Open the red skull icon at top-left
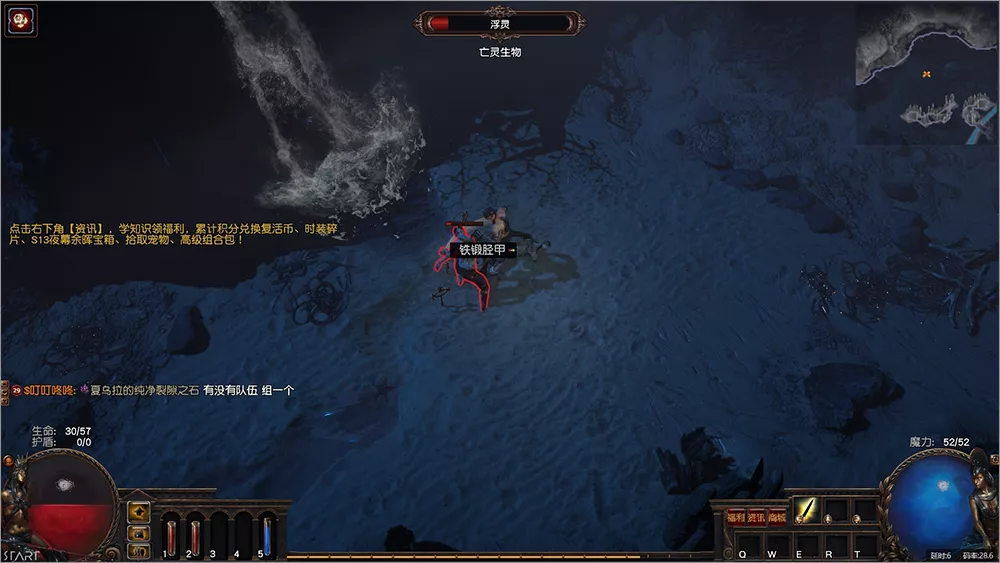The image size is (1000, 563). click(21, 21)
